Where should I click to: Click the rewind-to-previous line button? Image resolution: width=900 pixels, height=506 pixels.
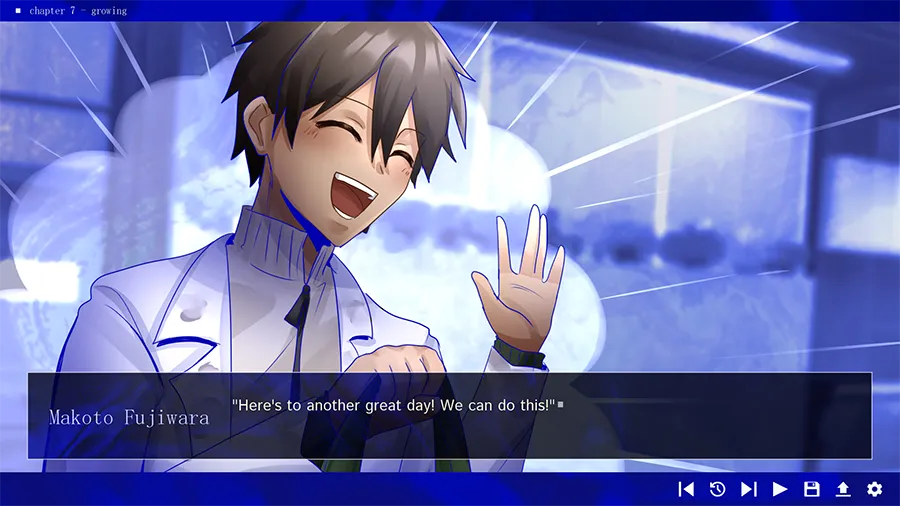(x=686, y=489)
